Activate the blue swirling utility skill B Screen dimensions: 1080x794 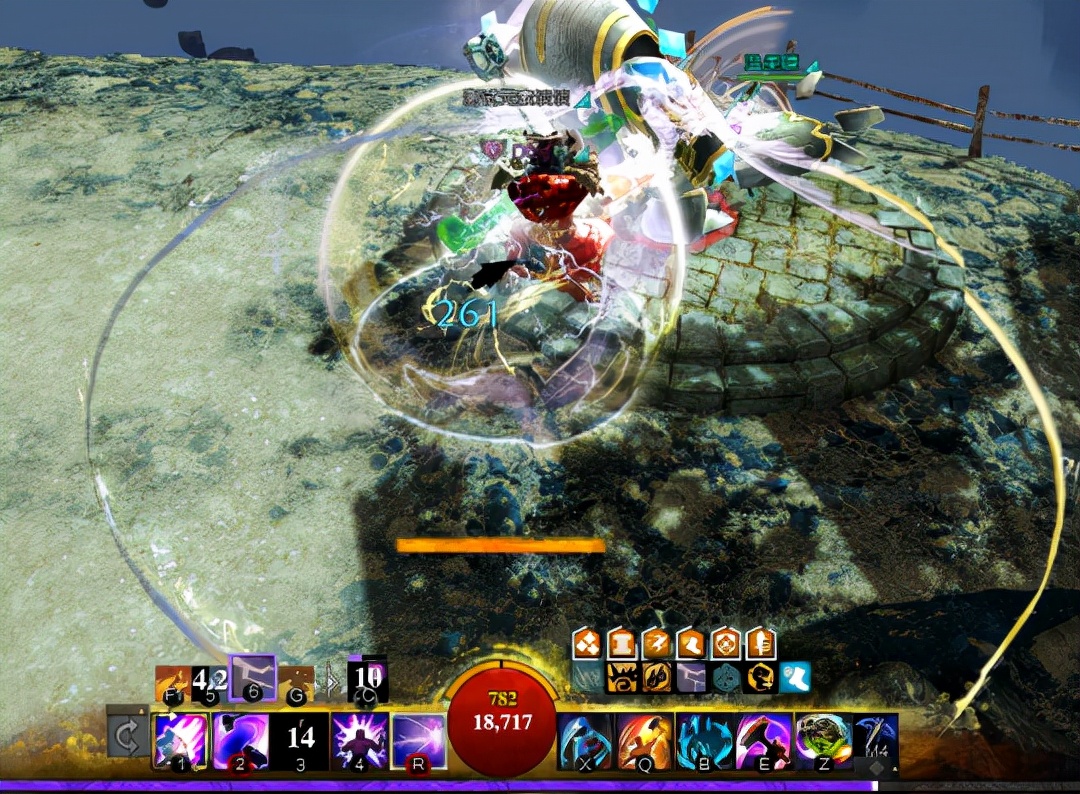tap(705, 741)
